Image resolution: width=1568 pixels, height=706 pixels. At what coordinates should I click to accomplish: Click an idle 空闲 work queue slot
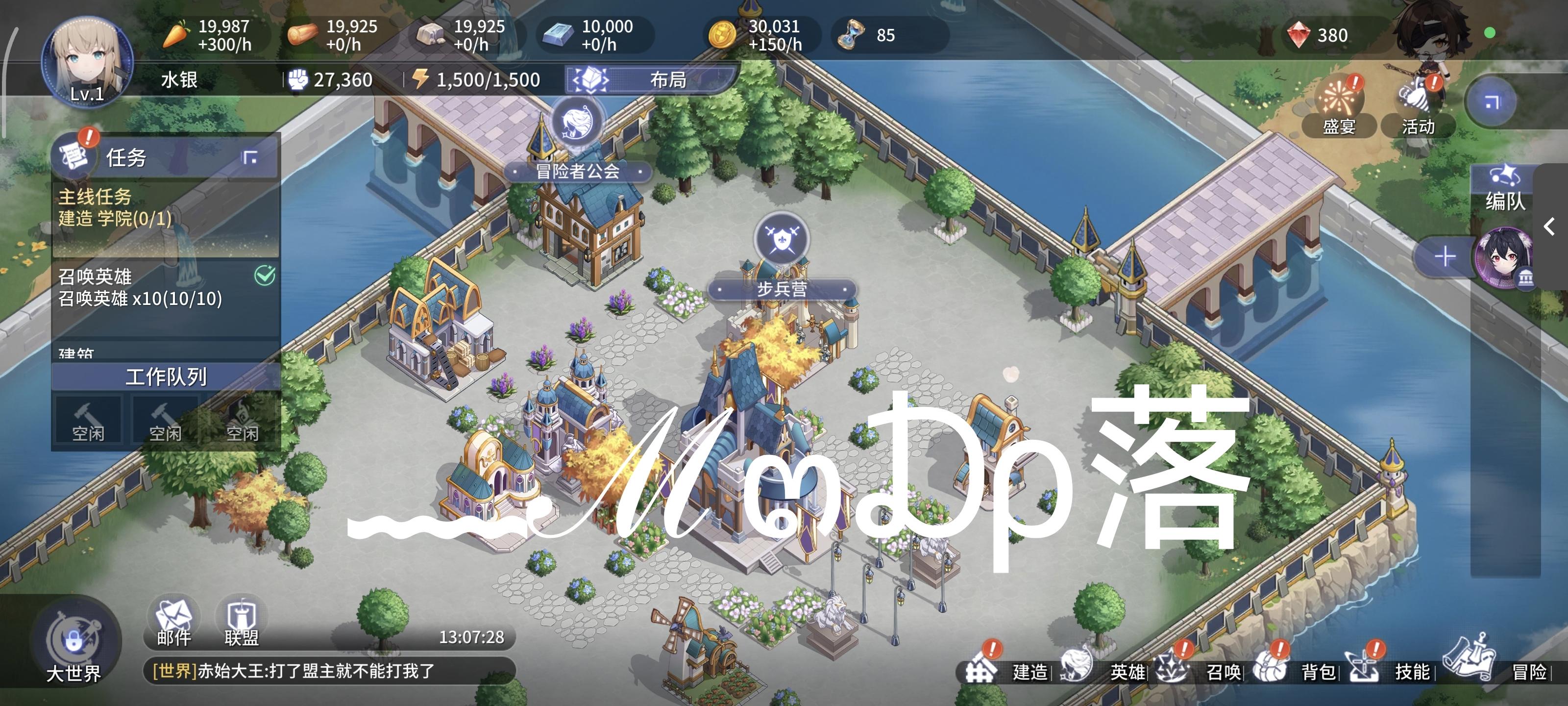coord(88,419)
